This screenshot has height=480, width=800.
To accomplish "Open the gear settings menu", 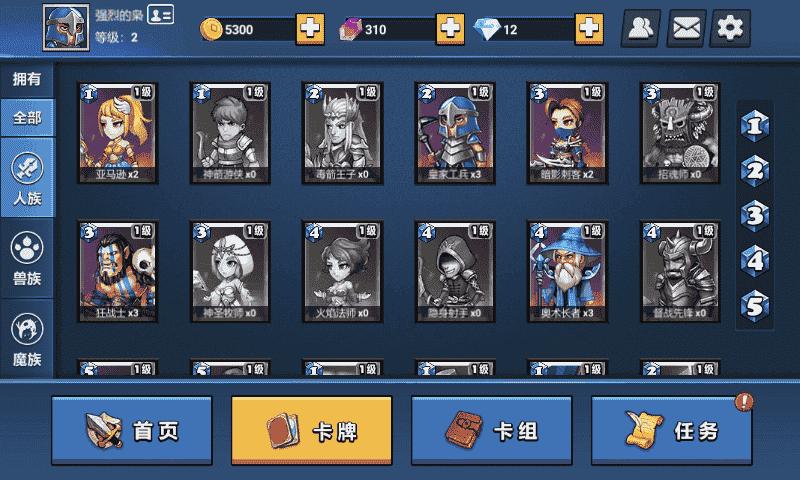I will click(x=731, y=29).
